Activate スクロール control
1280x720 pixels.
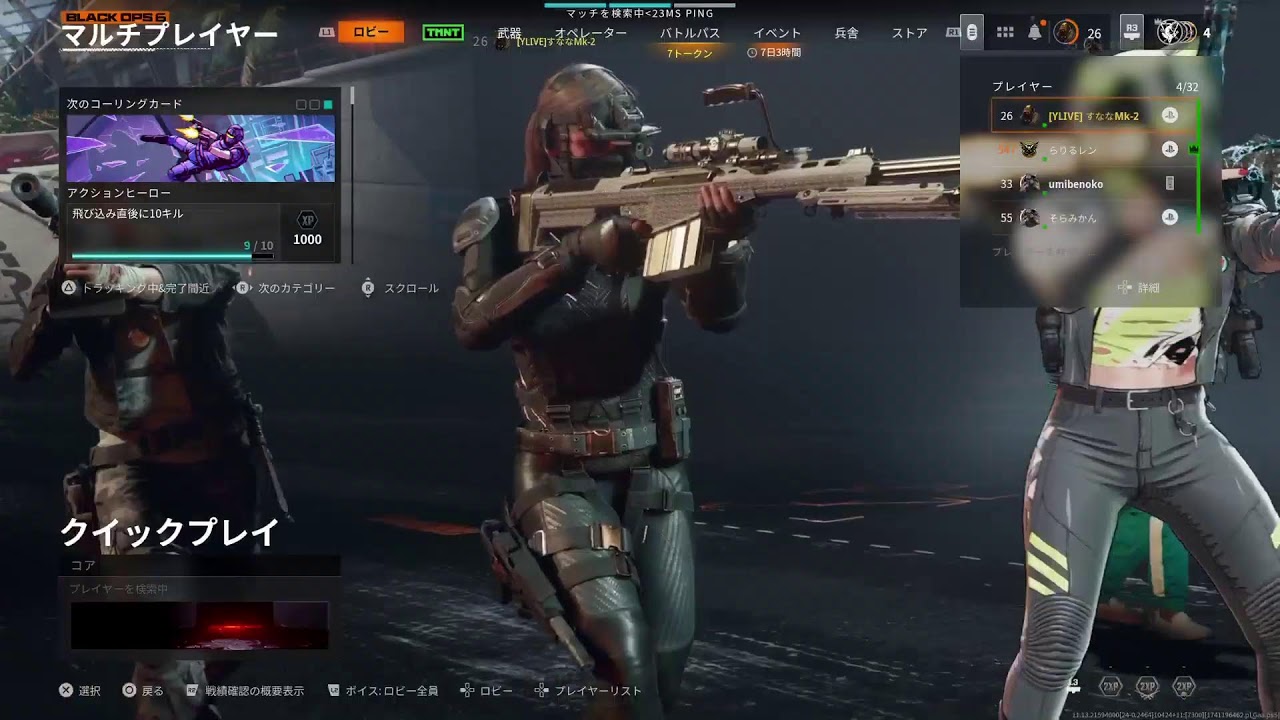[410, 287]
